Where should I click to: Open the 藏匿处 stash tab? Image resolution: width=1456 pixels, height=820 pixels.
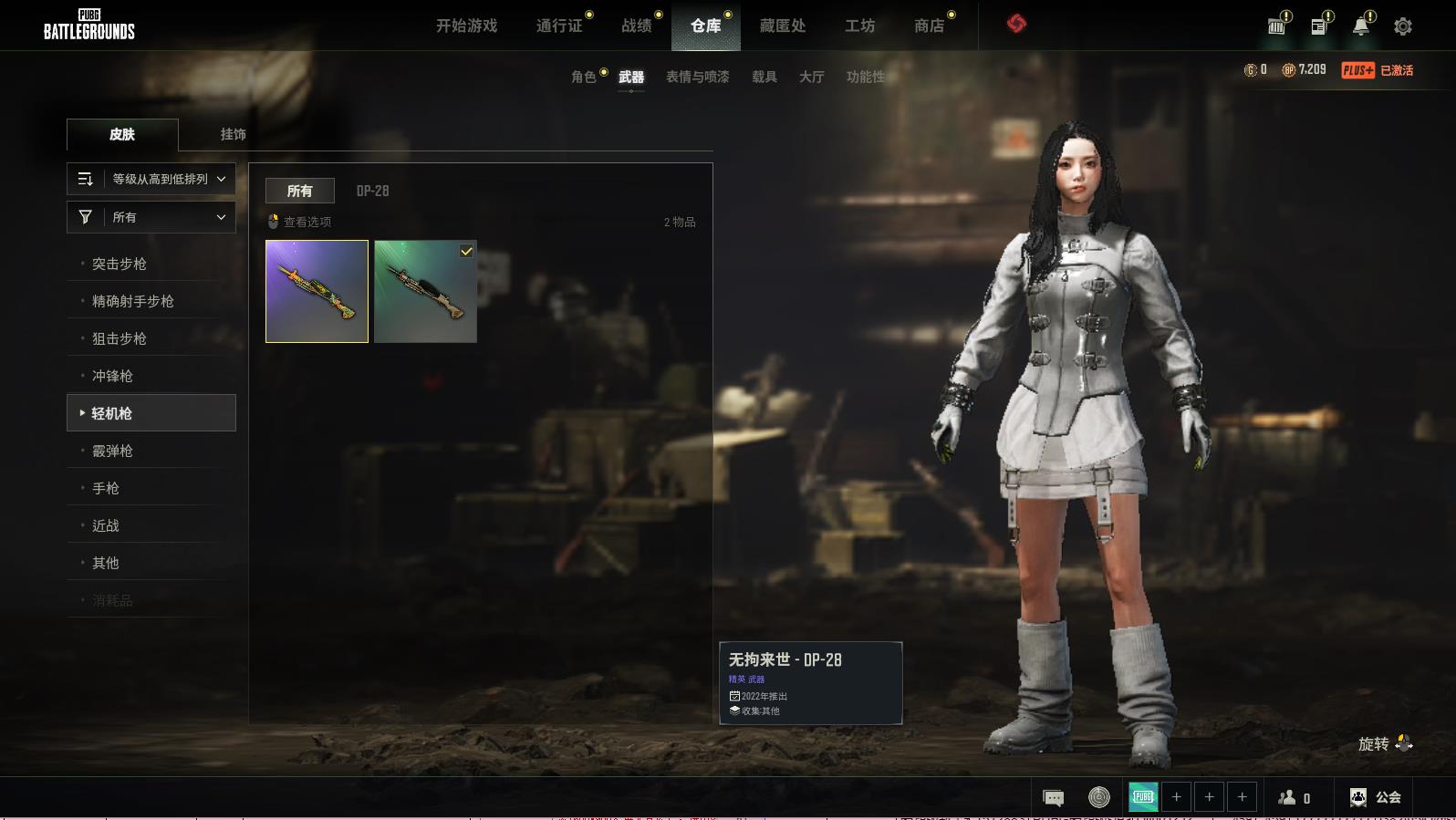[x=783, y=26]
